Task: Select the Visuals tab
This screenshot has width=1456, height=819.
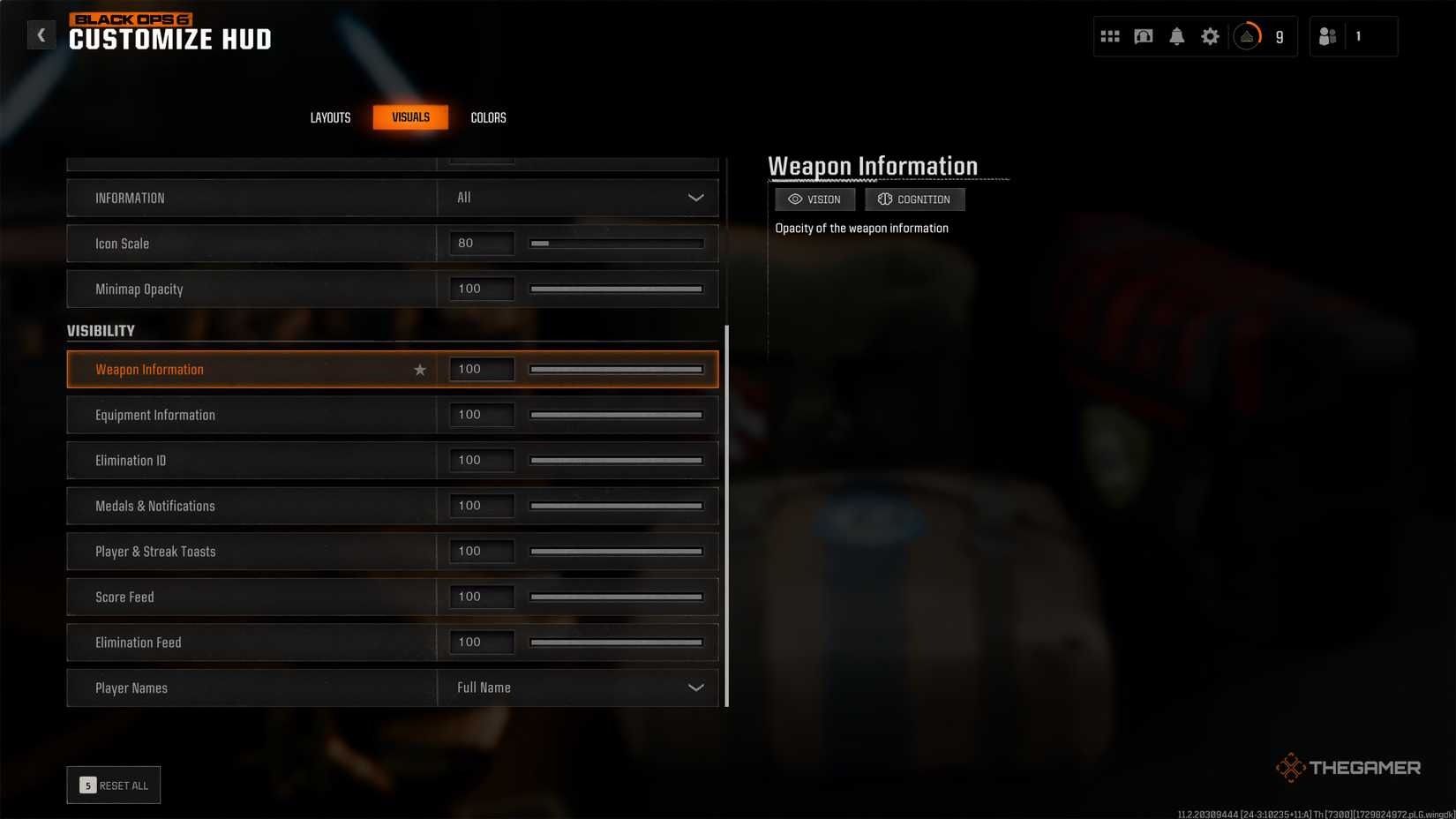Action: [x=410, y=117]
